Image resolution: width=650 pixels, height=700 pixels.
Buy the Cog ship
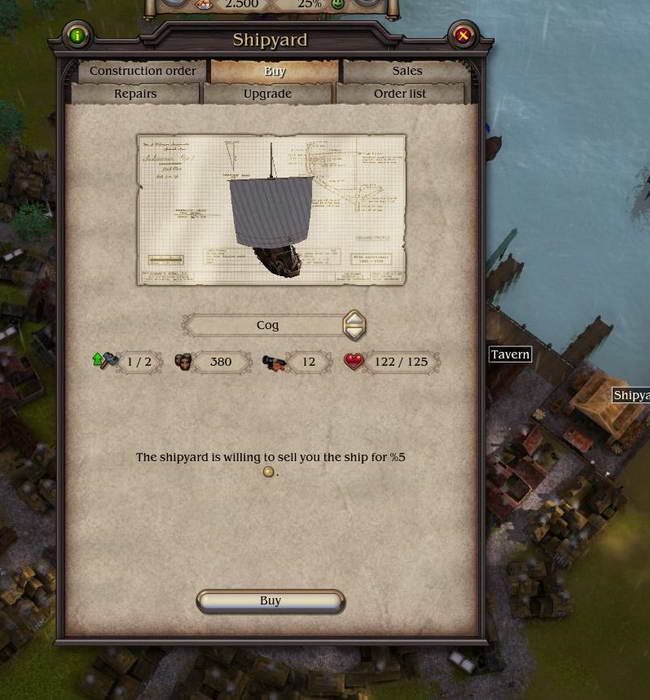pyautogui.click(x=270, y=601)
